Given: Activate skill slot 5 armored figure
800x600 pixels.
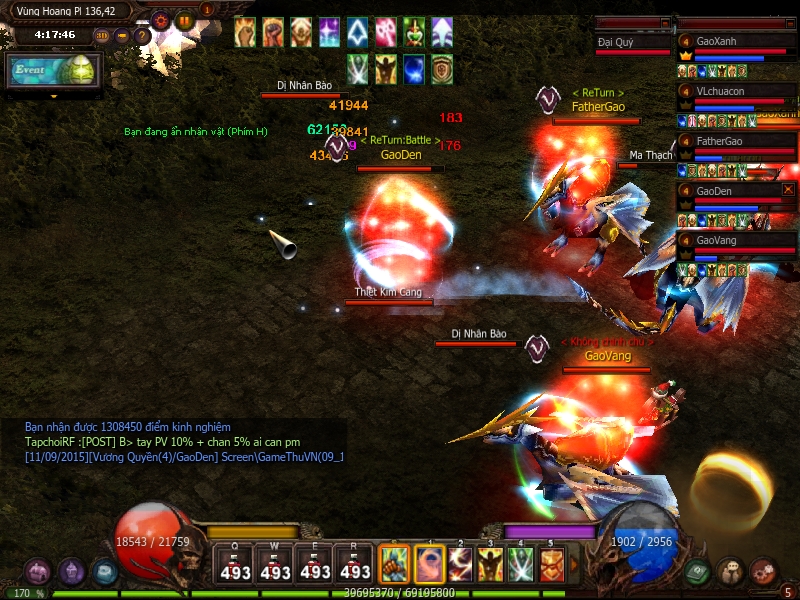Looking at the screenshot, I should [x=552, y=565].
